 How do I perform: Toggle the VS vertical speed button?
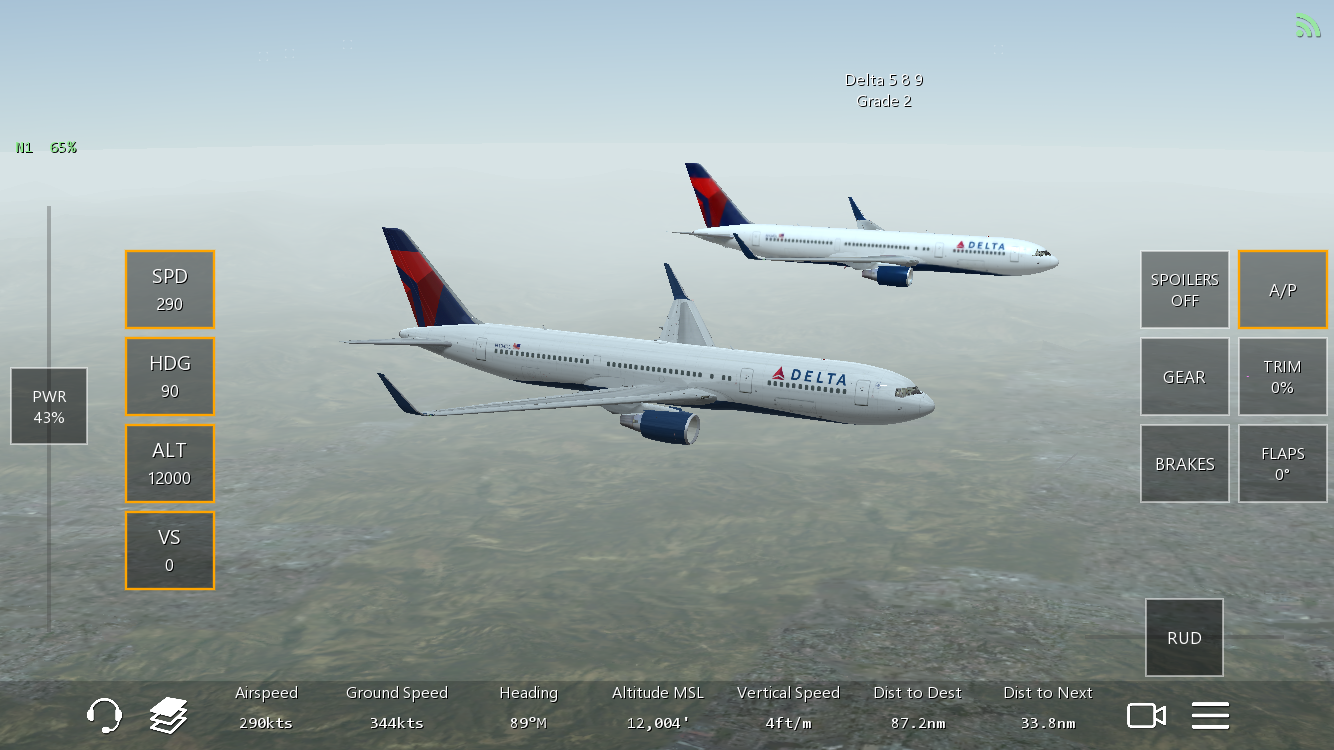point(170,550)
